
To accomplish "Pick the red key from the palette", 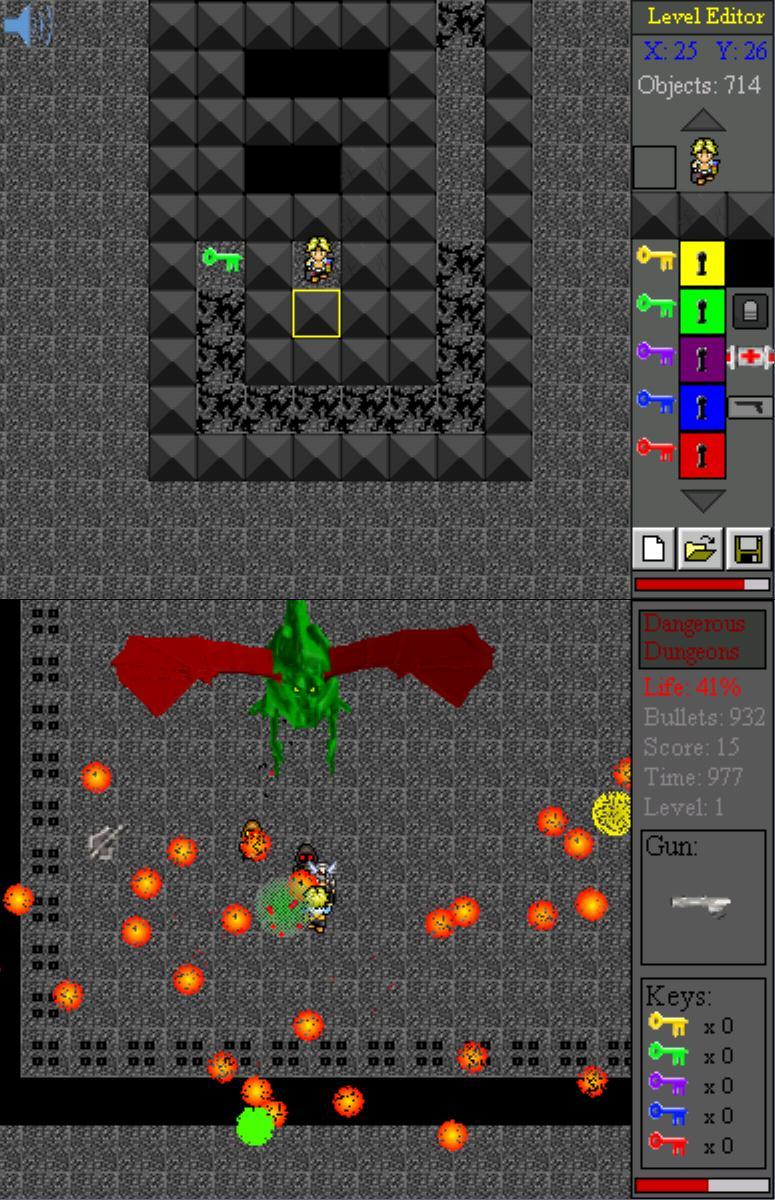I will coord(655,450).
